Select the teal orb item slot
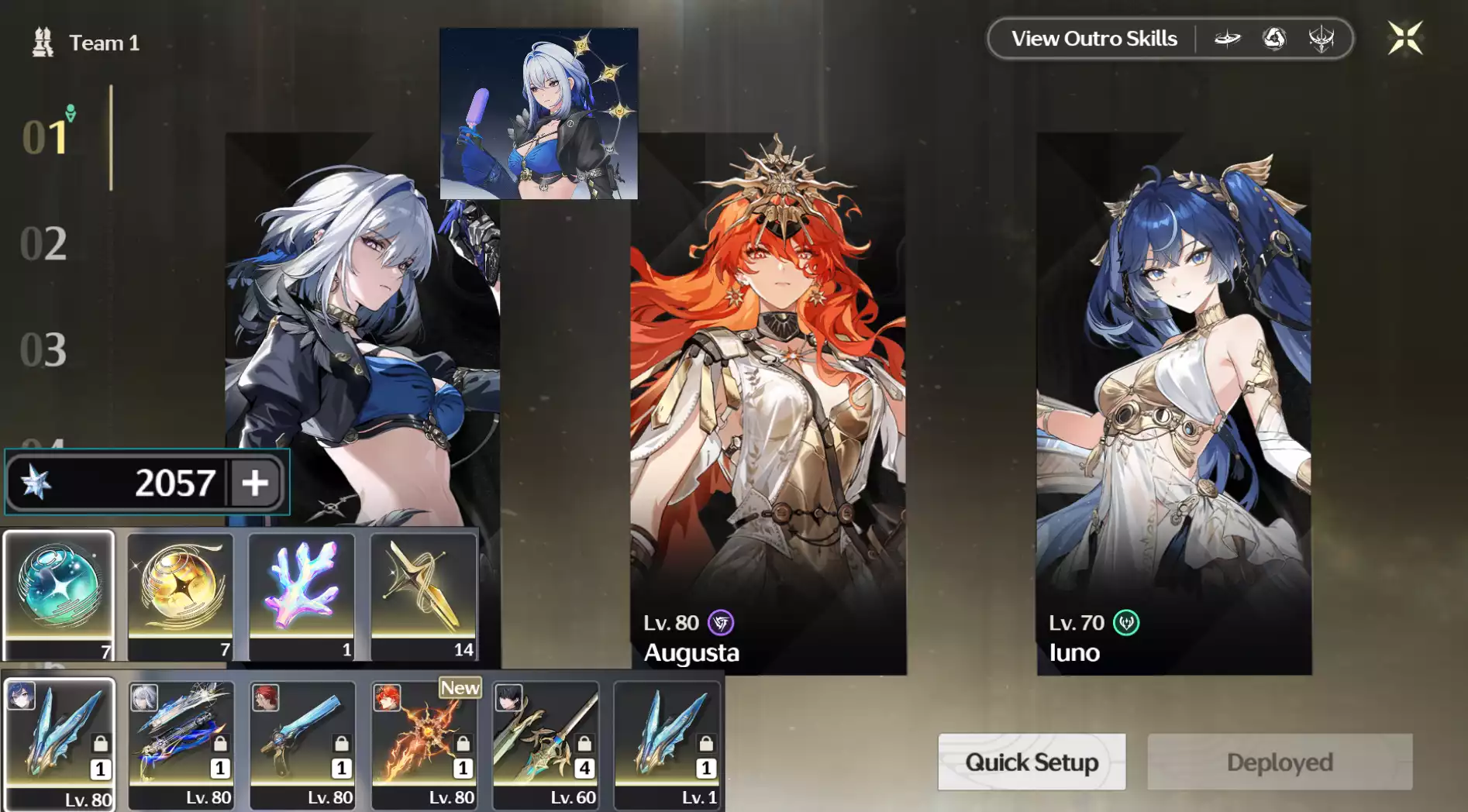Screen dimensions: 1468x812 (59, 594)
